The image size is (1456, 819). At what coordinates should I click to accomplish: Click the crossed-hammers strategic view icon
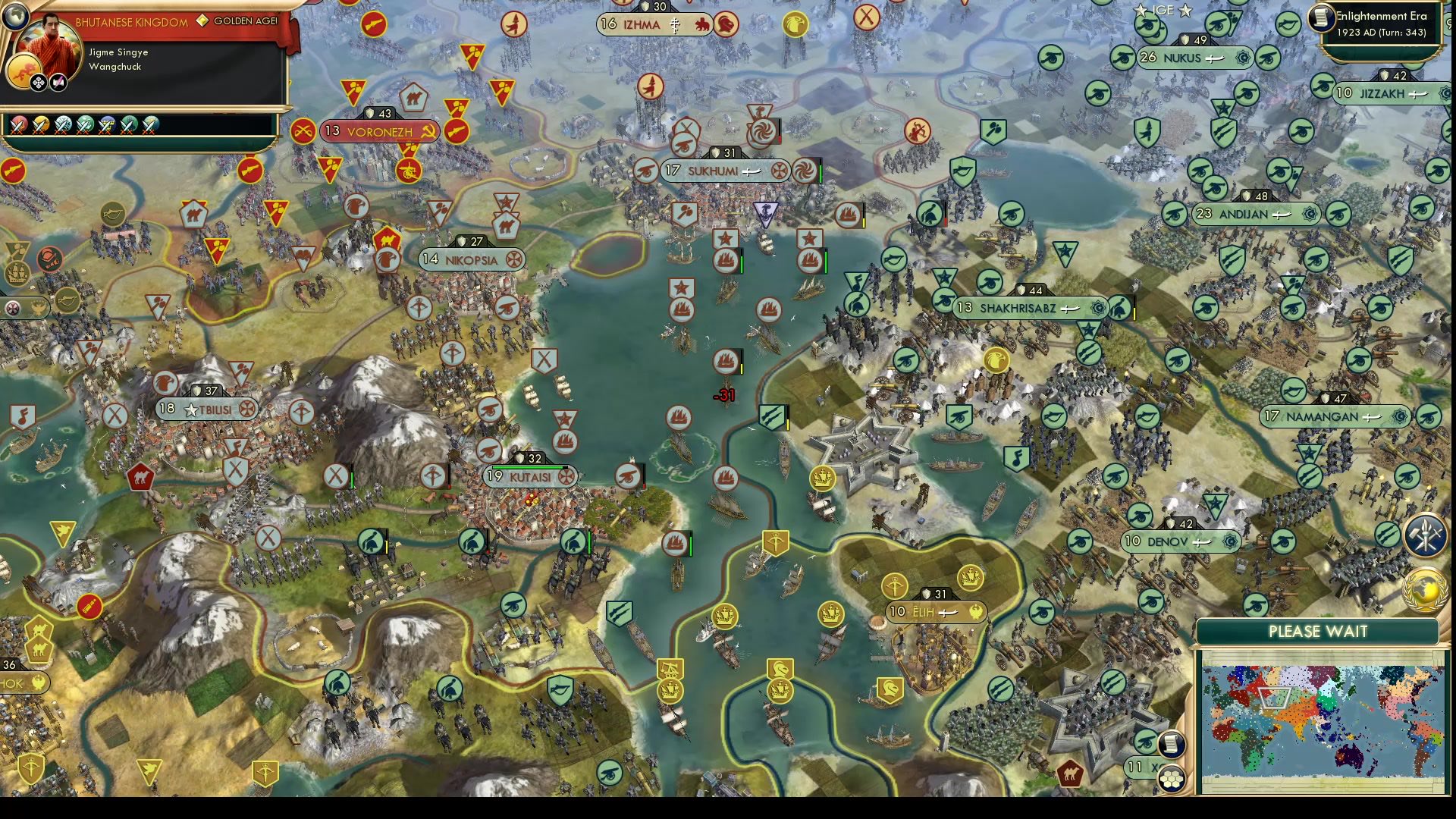1424,537
